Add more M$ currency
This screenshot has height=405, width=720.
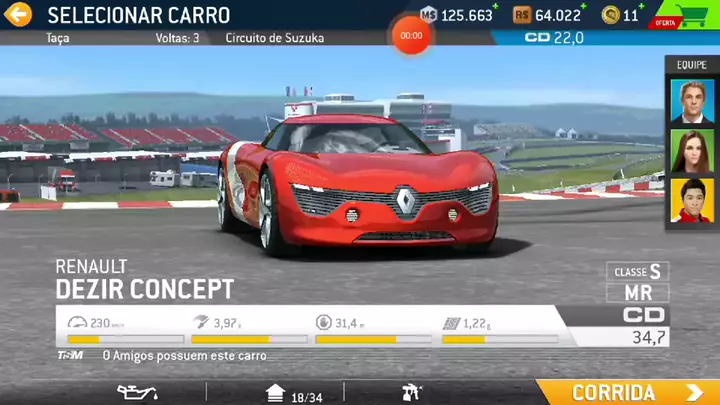tap(458, 15)
